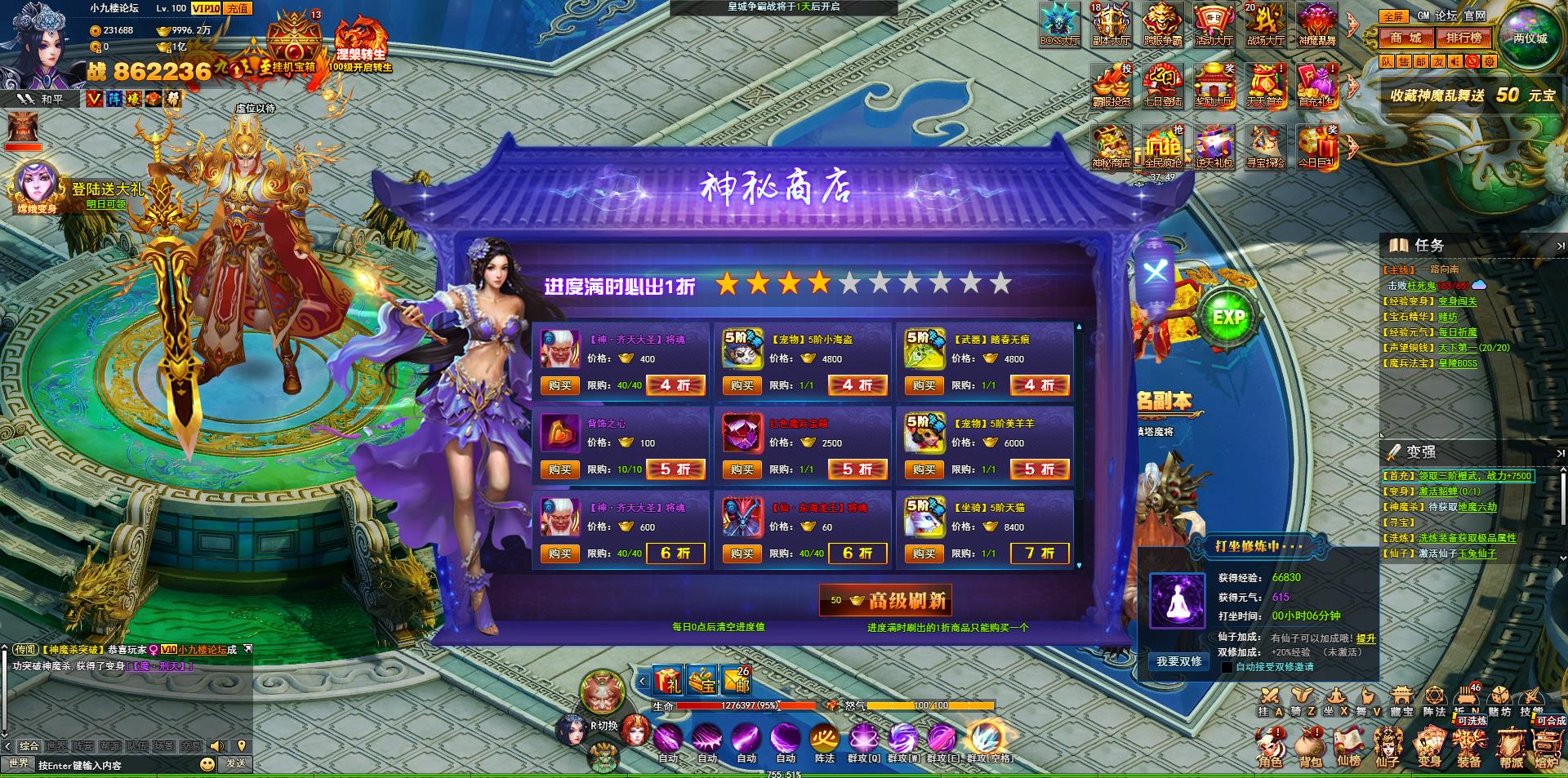Open the 角色 character sheet
Screen dimensions: 1568x778
point(1270,748)
